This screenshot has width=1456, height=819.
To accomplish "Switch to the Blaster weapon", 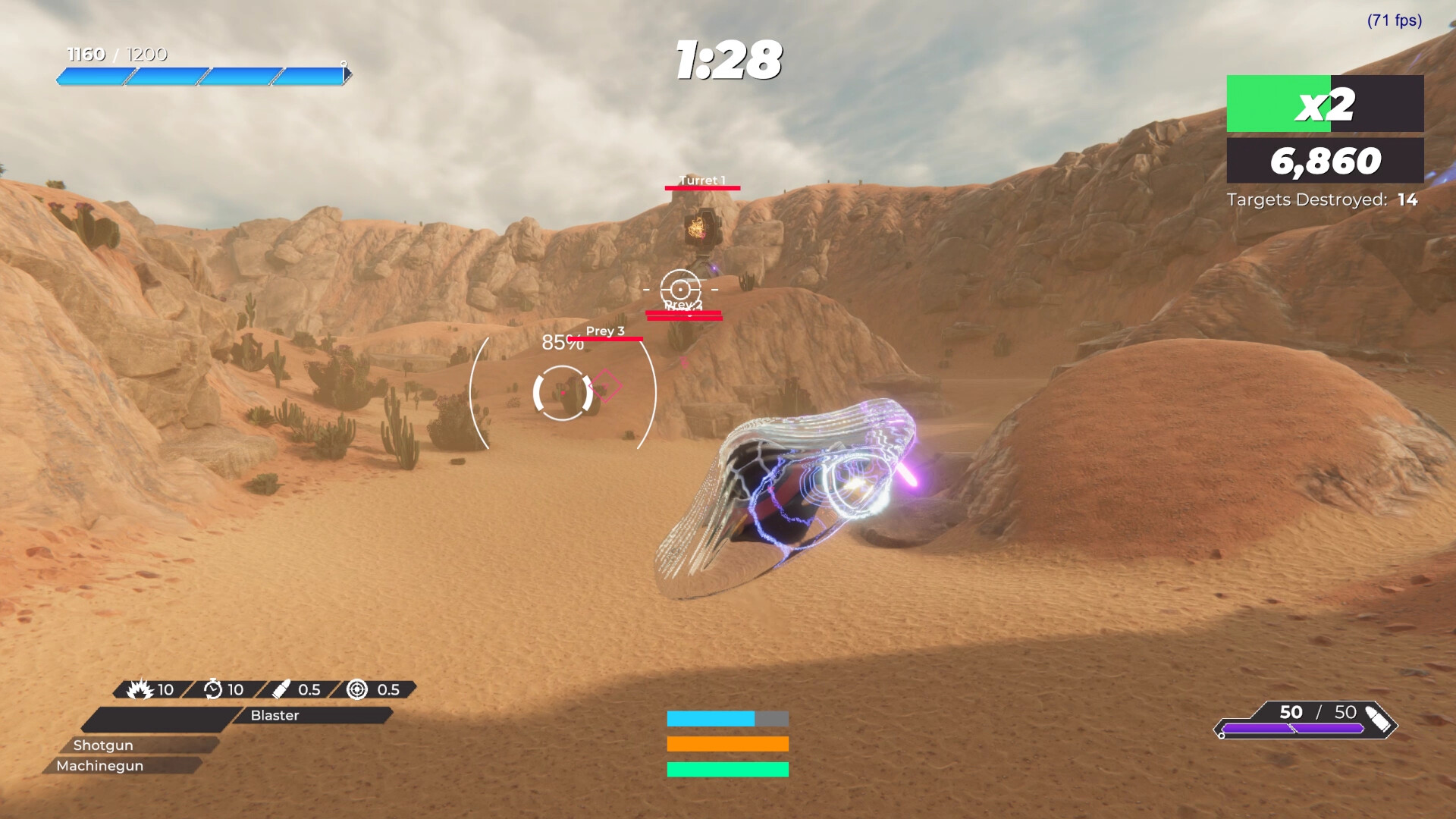I will pos(276,716).
